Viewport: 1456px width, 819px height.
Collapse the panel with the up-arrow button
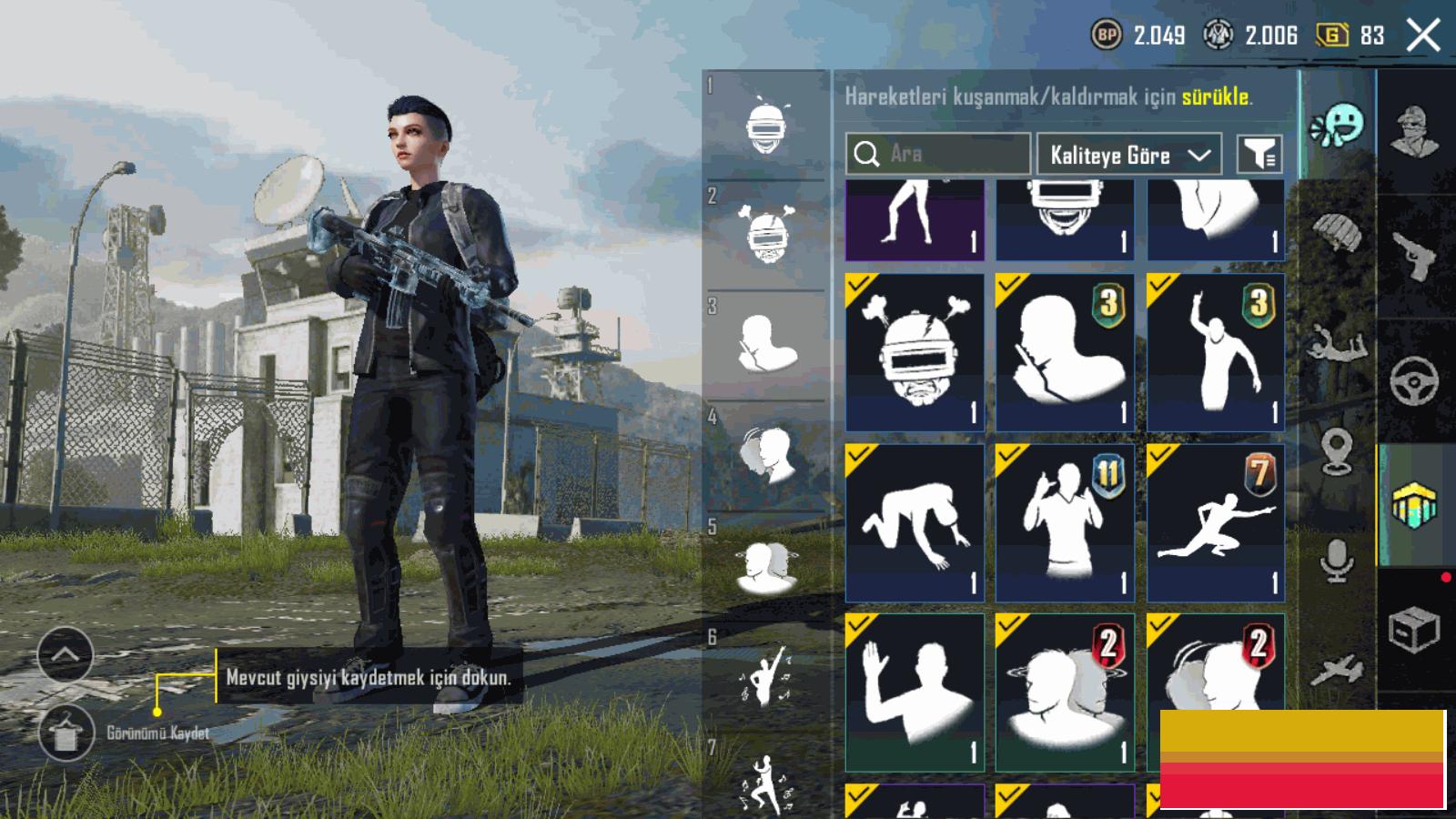pyautogui.click(x=66, y=654)
